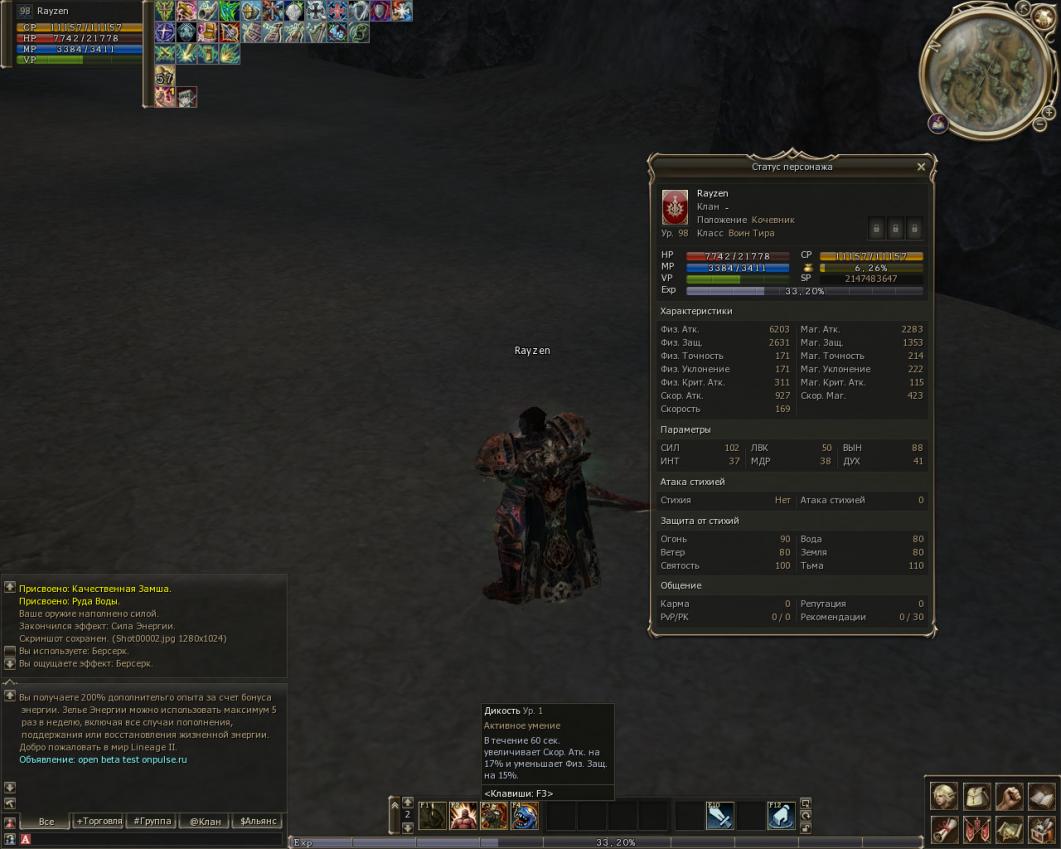
Task: Open the Группа chat tab
Action: coord(151,821)
